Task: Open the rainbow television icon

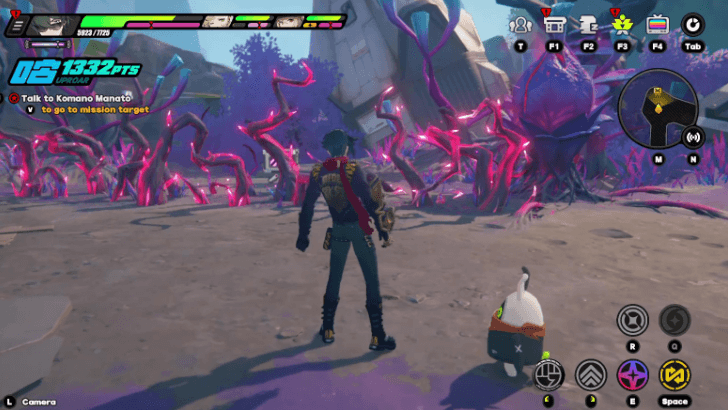Action: click(x=657, y=24)
